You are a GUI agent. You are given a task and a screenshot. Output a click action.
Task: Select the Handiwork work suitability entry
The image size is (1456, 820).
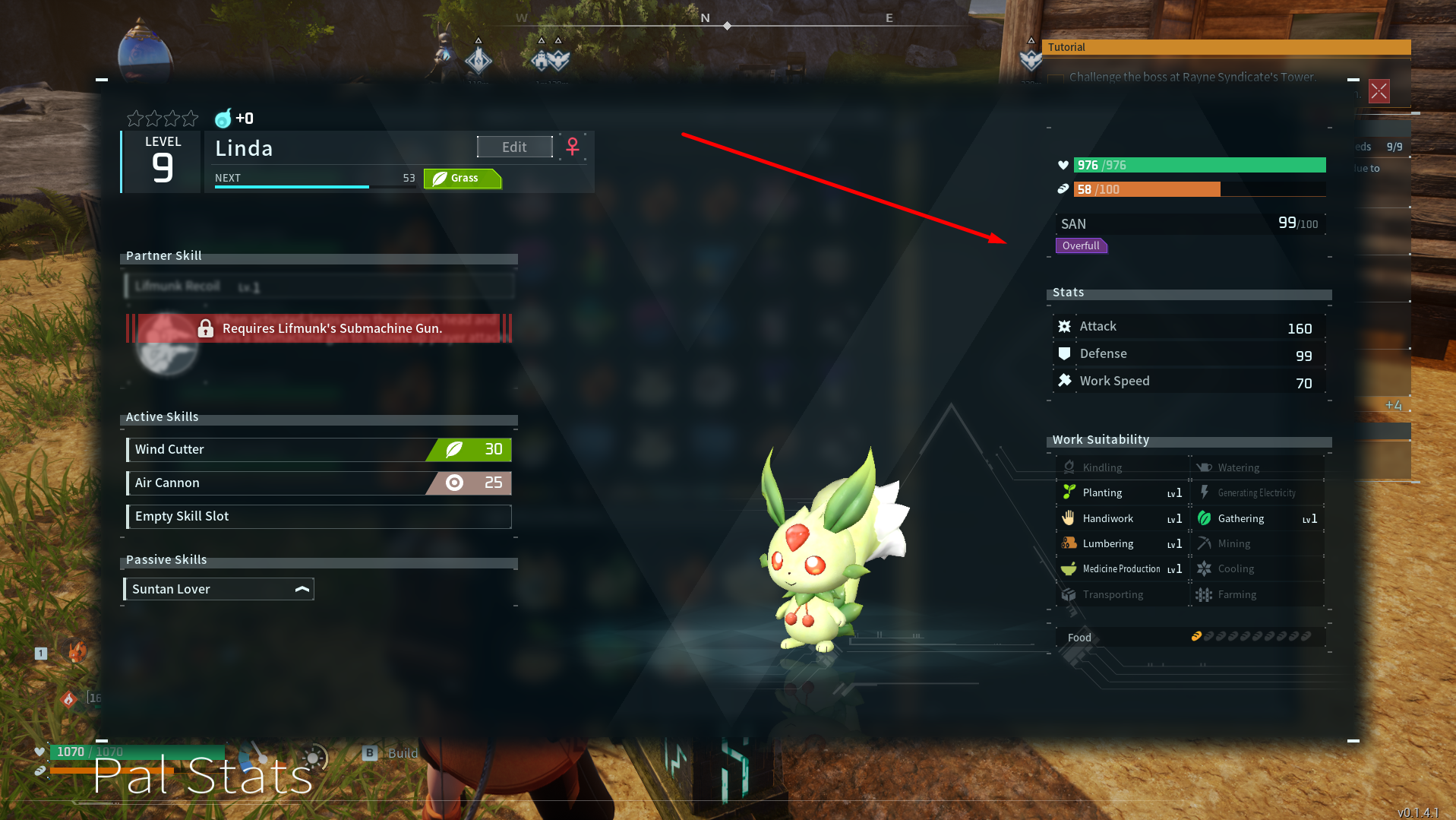1121,518
